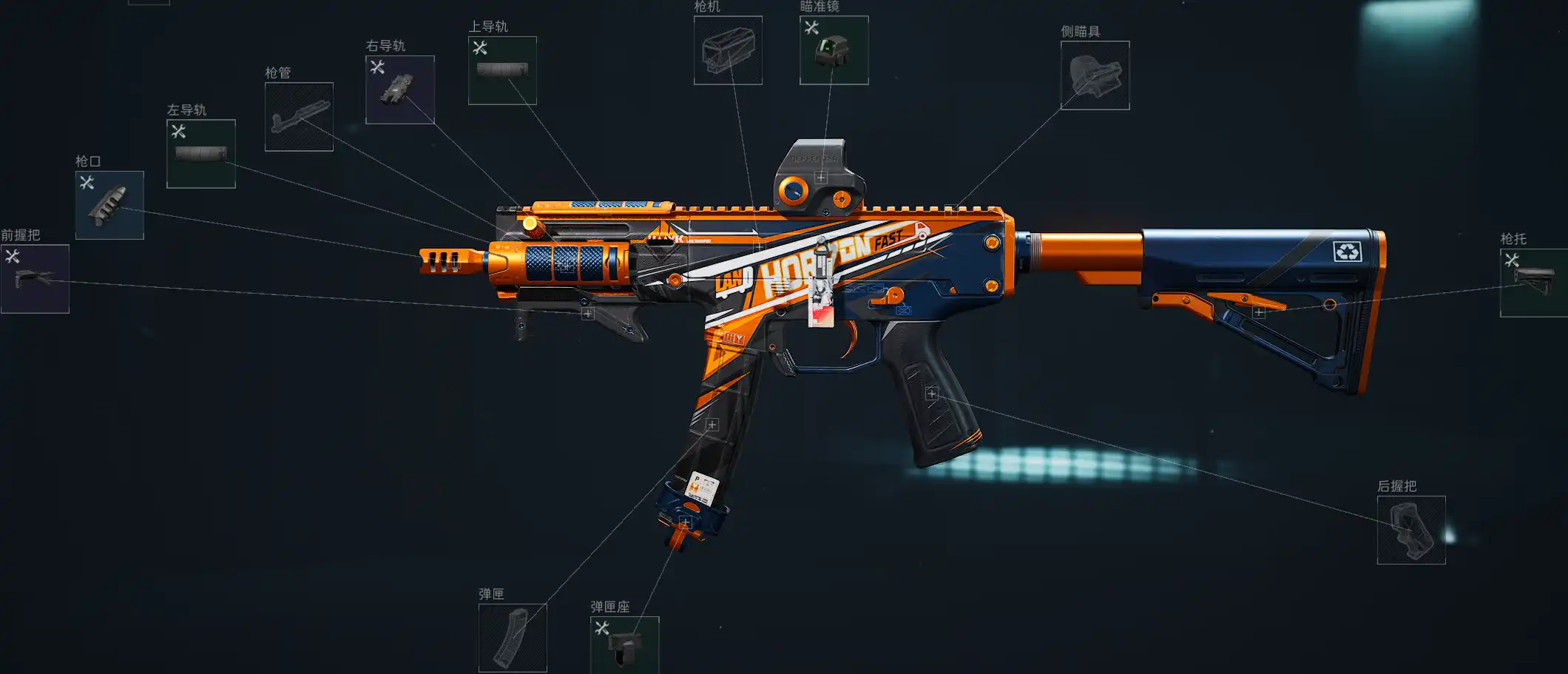Select the 瞄准镜 scope slot
The width and height of the screenshot is (1568, 674).
[834, 50]
